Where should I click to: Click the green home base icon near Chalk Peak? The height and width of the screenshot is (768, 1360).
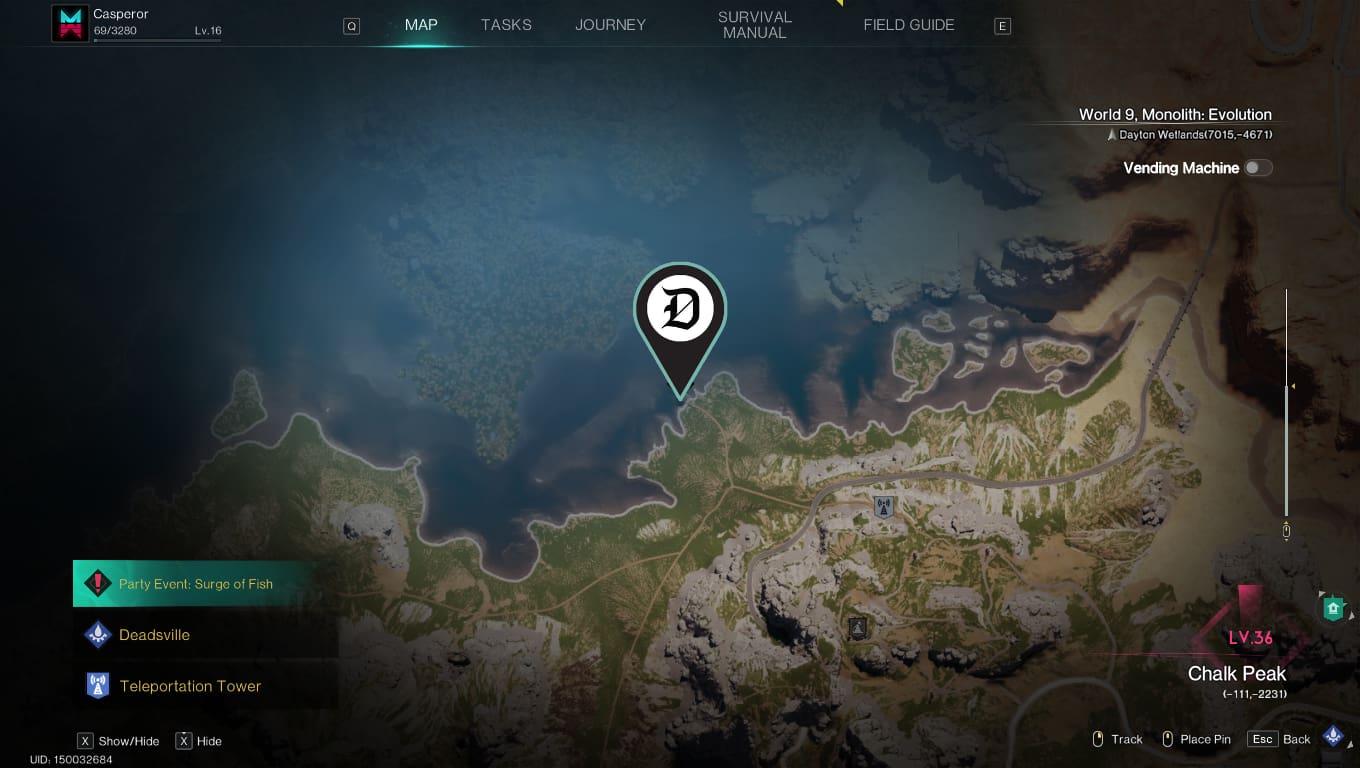tap(1333, 606)
